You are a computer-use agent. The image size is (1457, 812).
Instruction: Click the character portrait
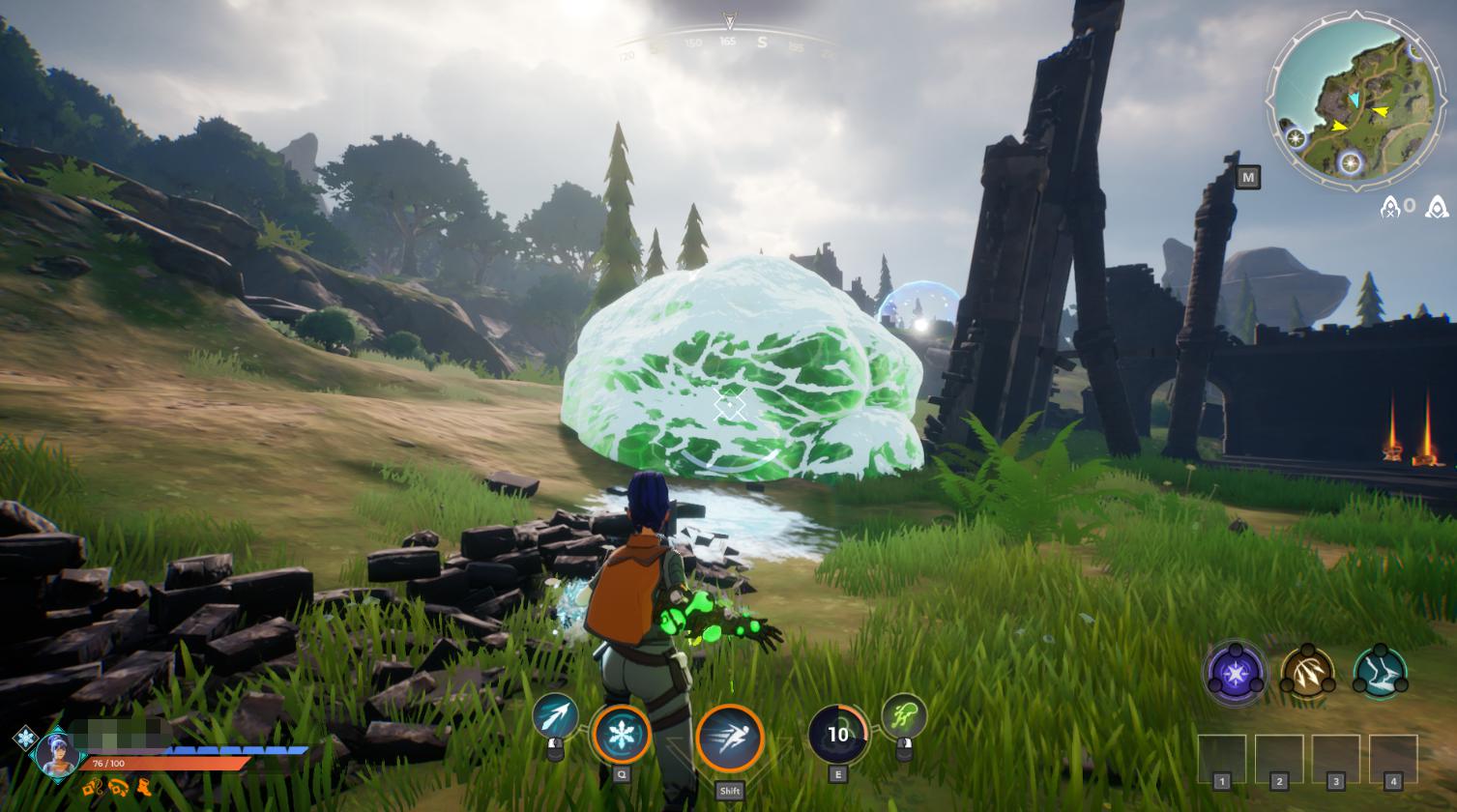point(57,752)
